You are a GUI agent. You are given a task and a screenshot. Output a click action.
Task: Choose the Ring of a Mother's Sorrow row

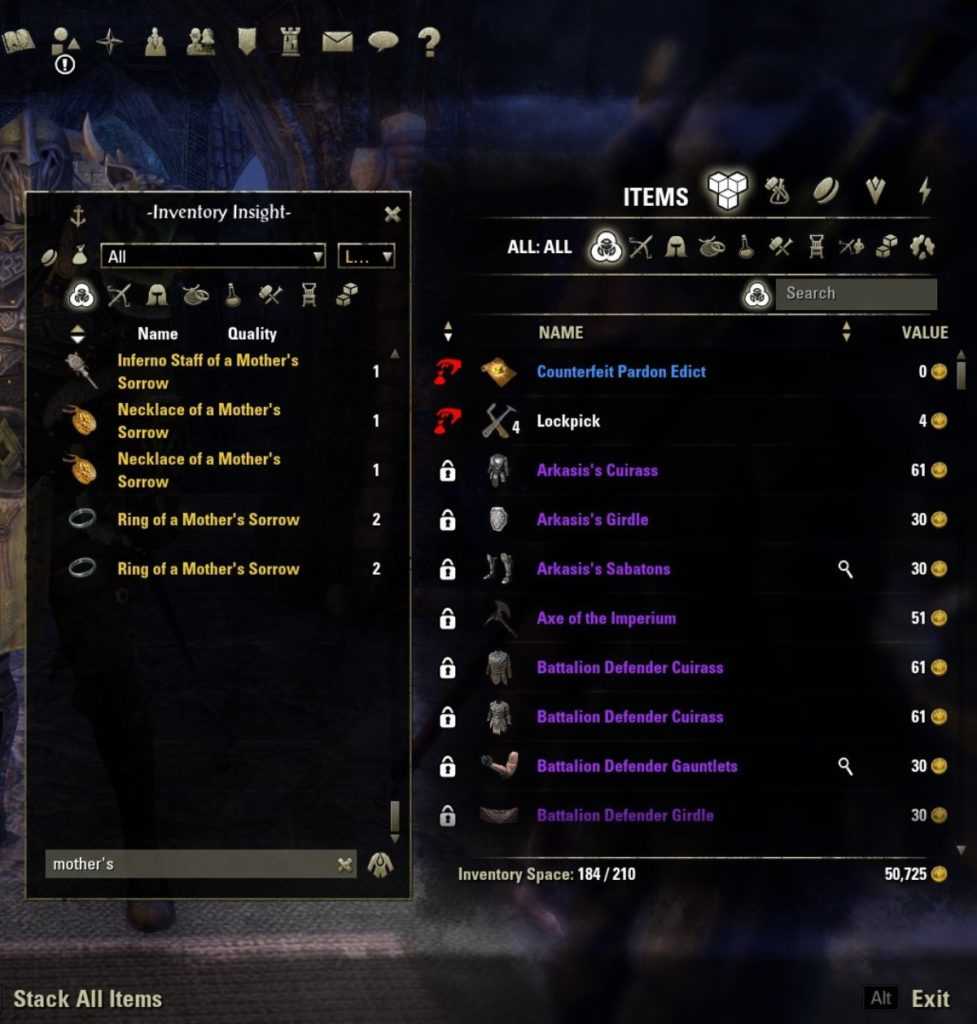(208, 520)
